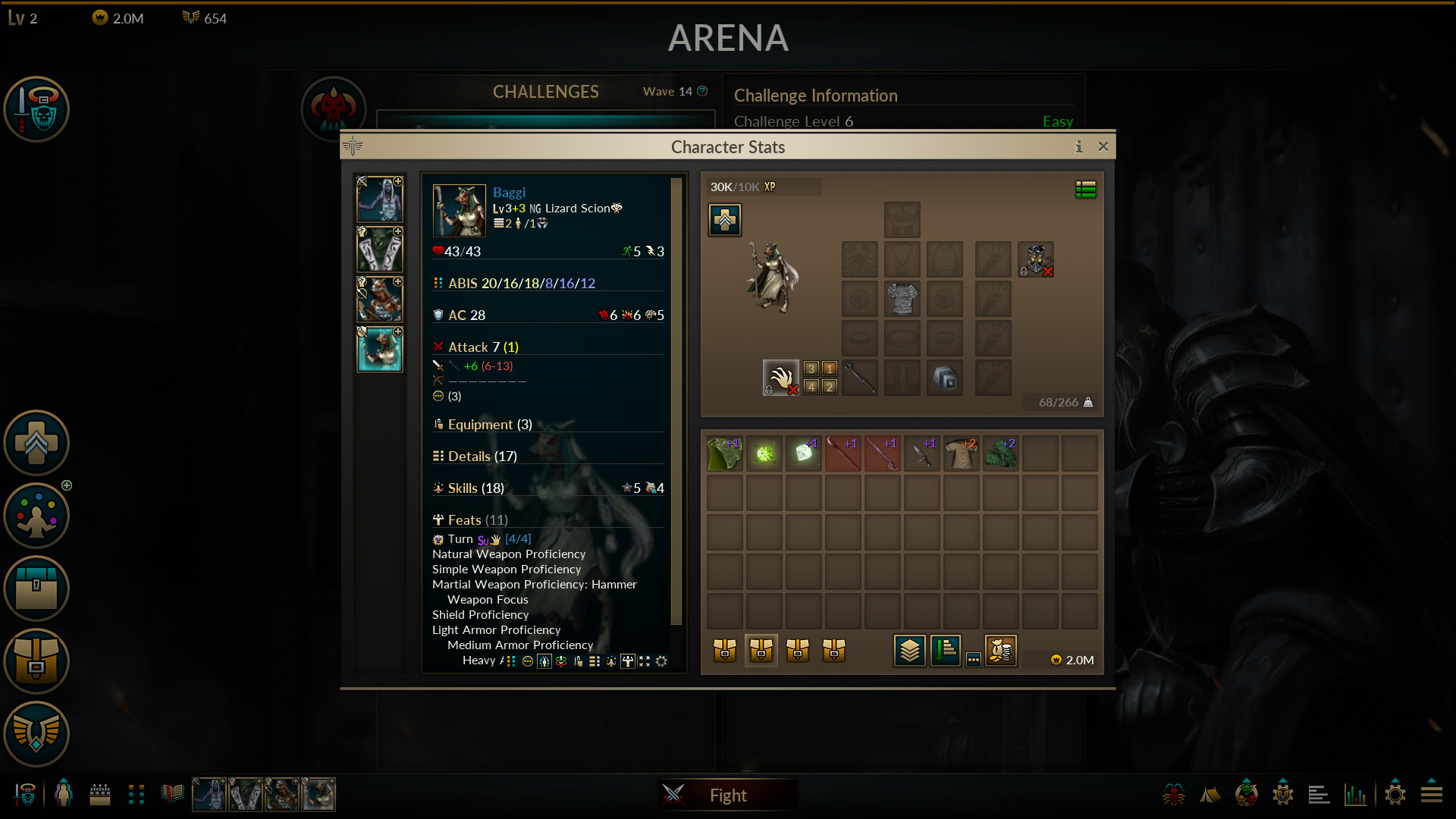Screen dimensions: 1456x819
Task: Click the XP progress bar showing 30K/10K
Action: pyautogui.click(x=762, y=186)
